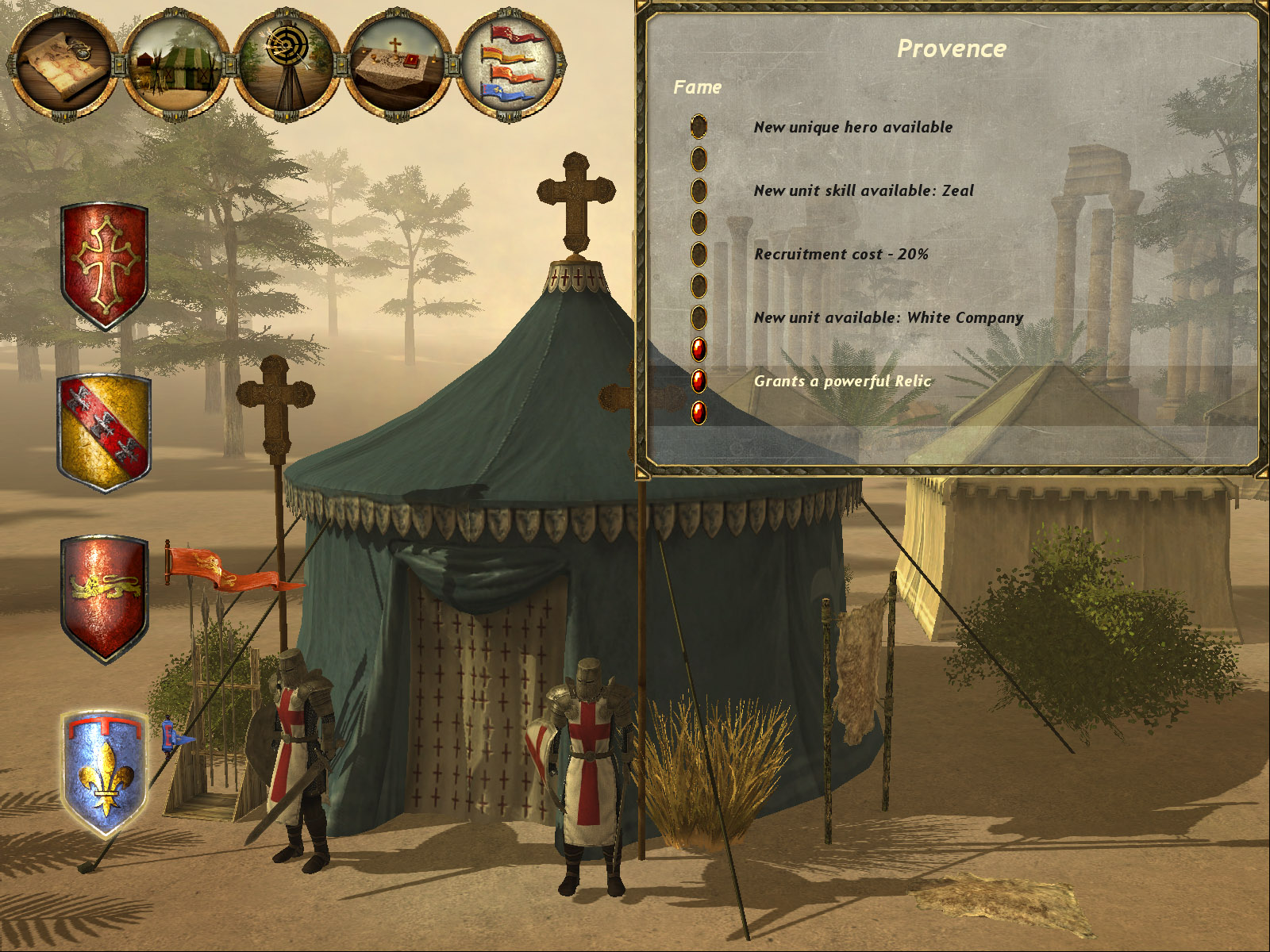Click the first glowing red fame gem
Screen dimensions: 1270x952
click(699, 349)
